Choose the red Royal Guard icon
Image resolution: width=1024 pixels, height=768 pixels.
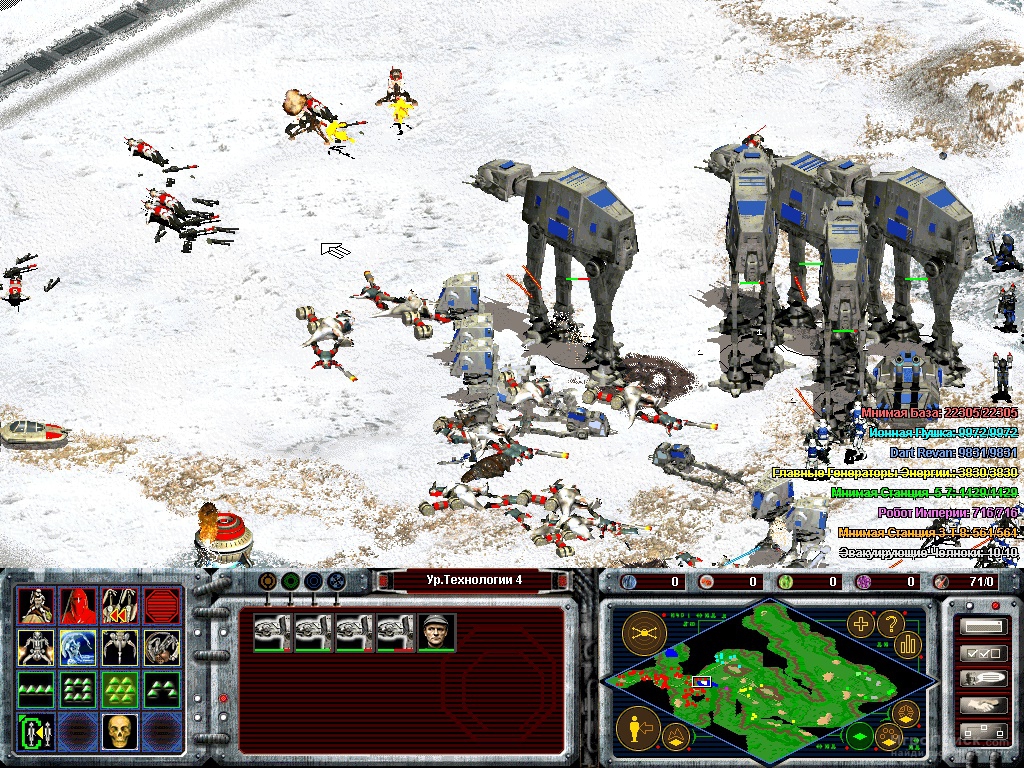pyautogui.click(x=77, y=607)
